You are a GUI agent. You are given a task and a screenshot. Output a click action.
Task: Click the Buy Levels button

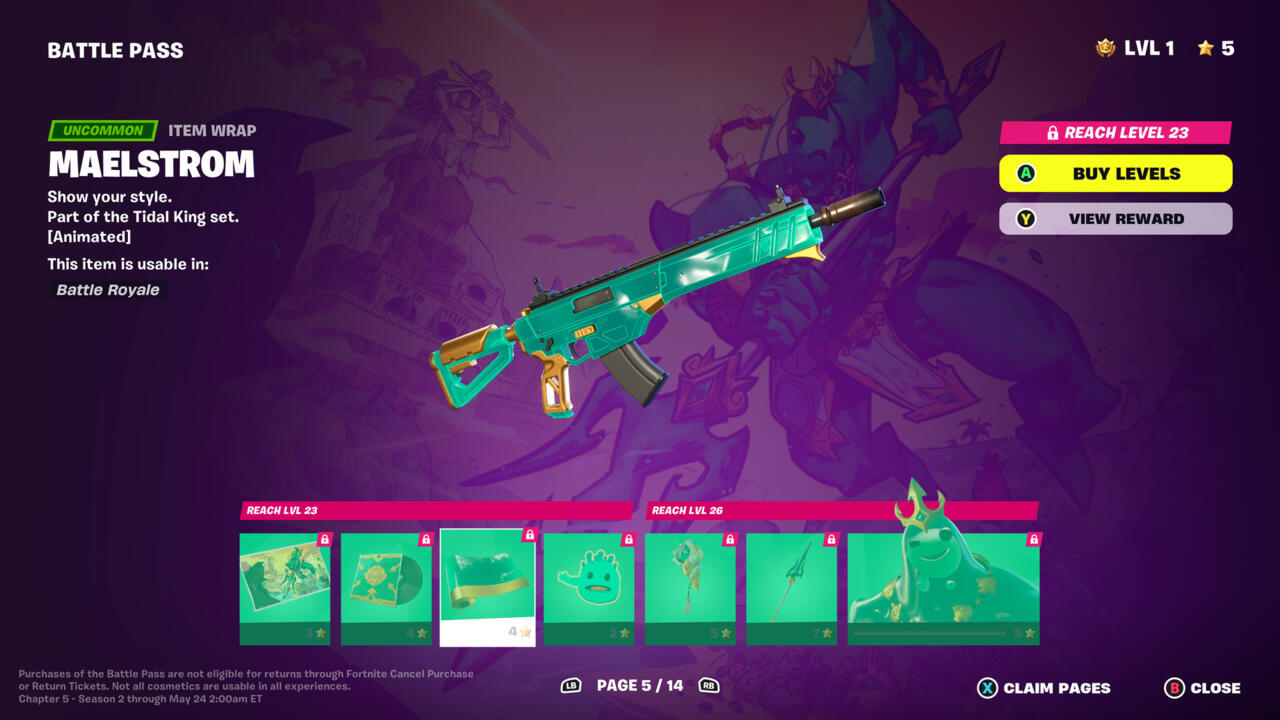(x=1115, y=173)
